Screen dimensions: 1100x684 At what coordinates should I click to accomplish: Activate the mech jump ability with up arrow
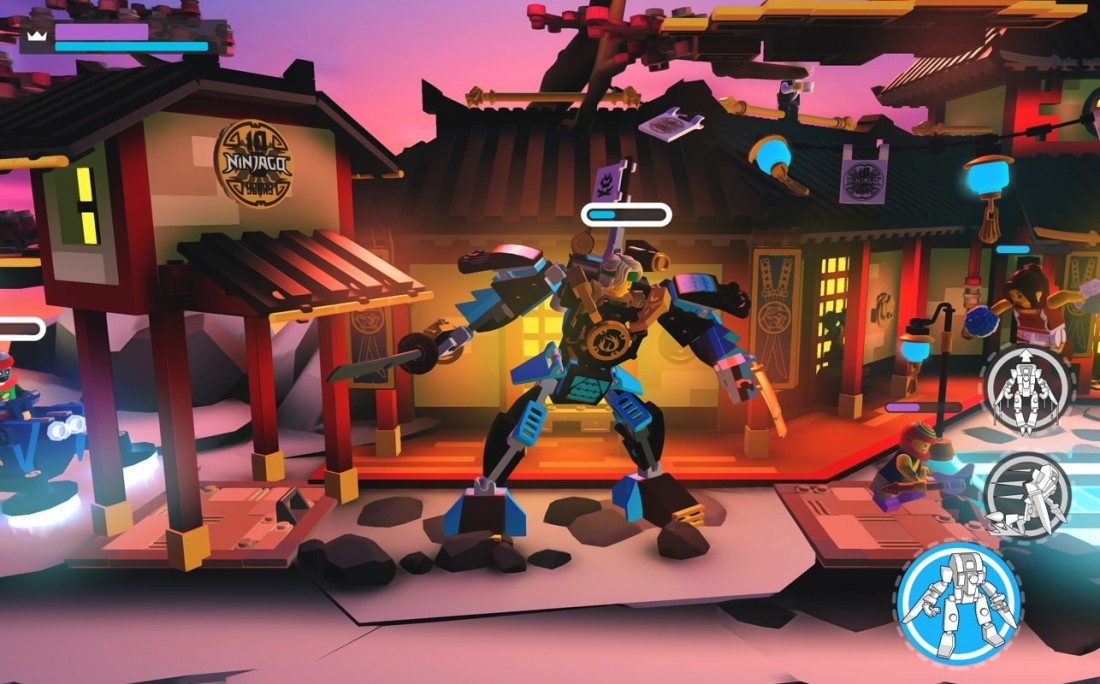1027,387
